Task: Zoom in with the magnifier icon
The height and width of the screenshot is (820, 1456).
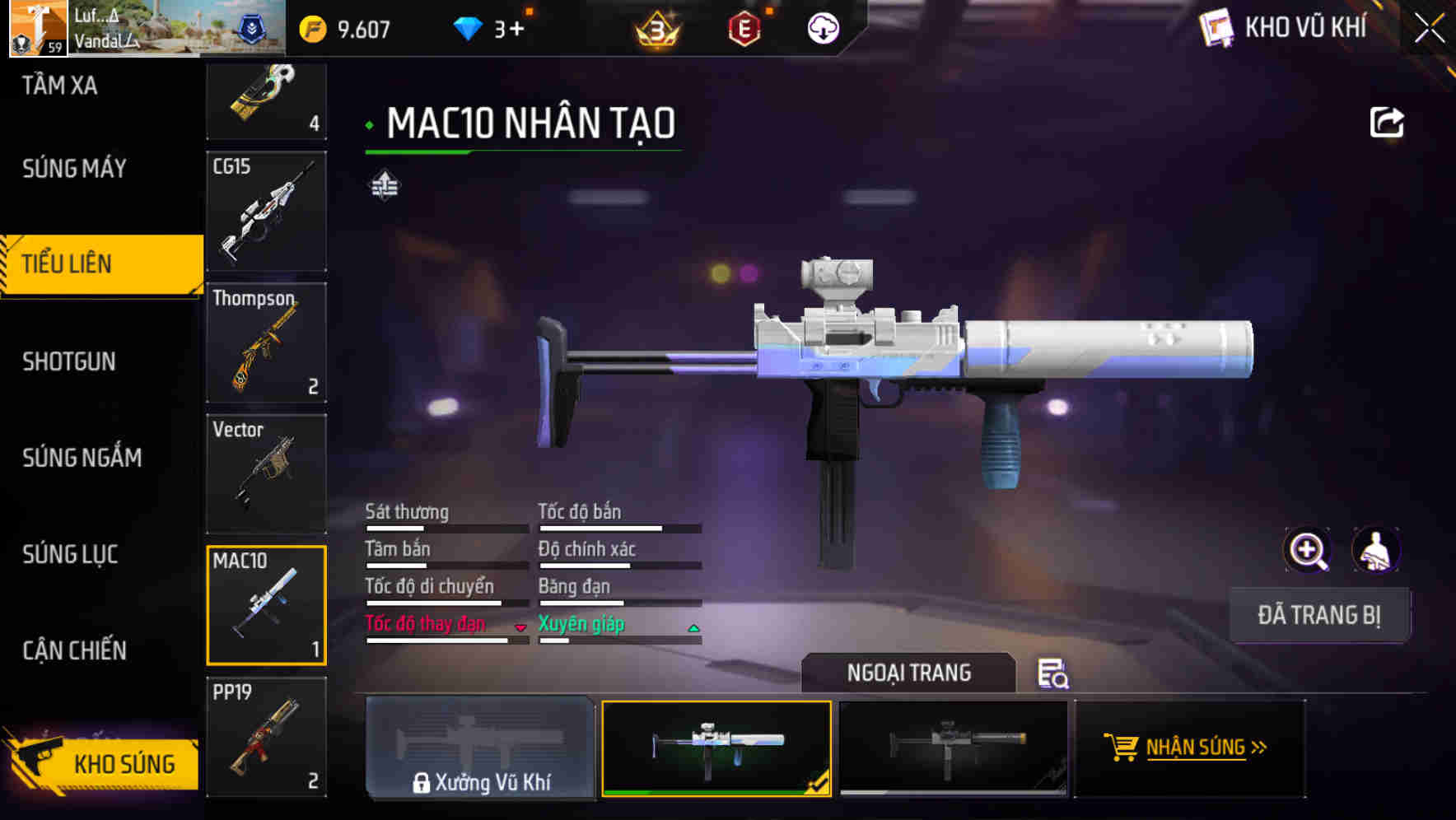Action: 1308,550
